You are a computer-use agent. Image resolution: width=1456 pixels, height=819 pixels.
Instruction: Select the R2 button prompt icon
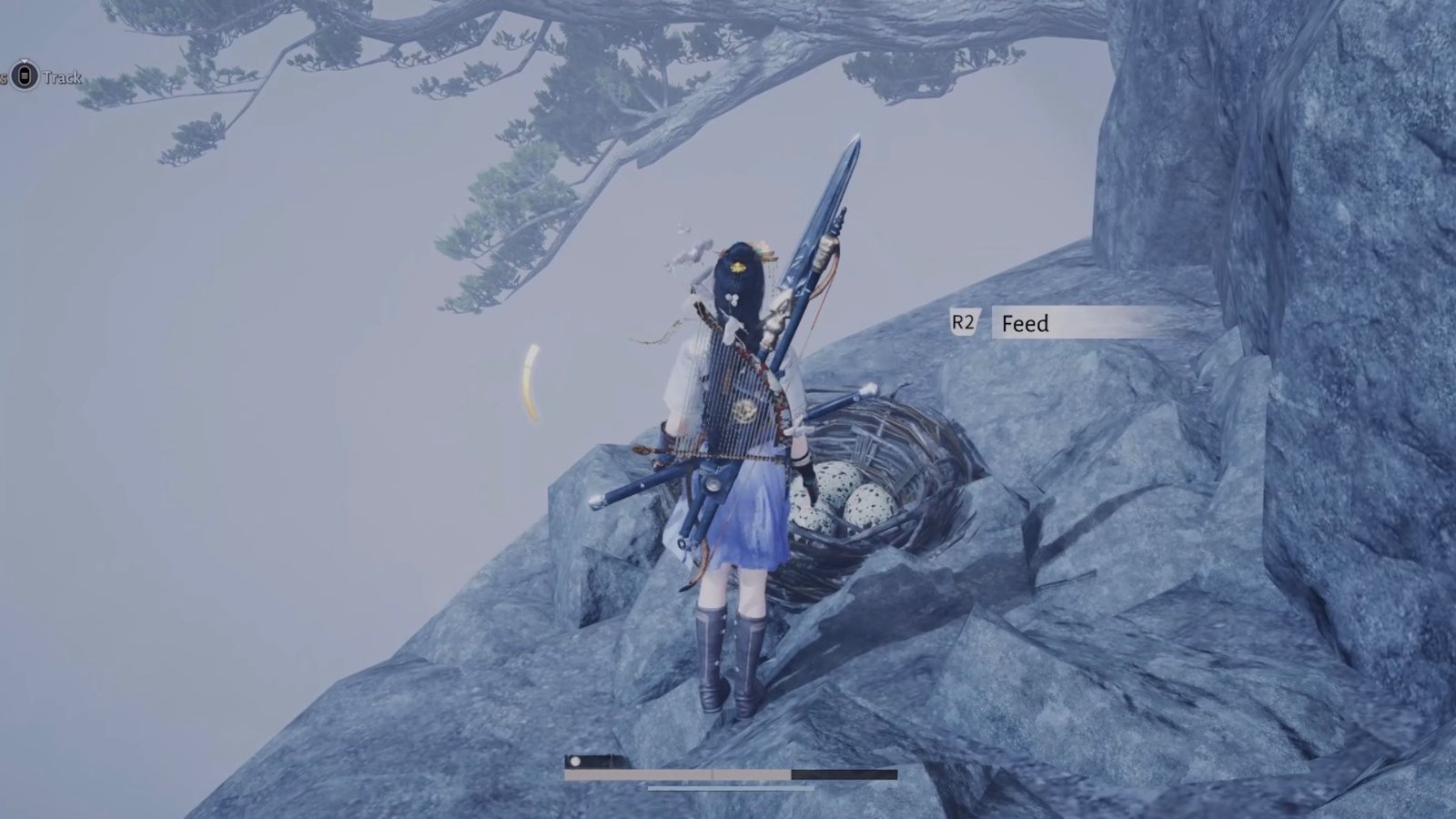pos(964,320)
